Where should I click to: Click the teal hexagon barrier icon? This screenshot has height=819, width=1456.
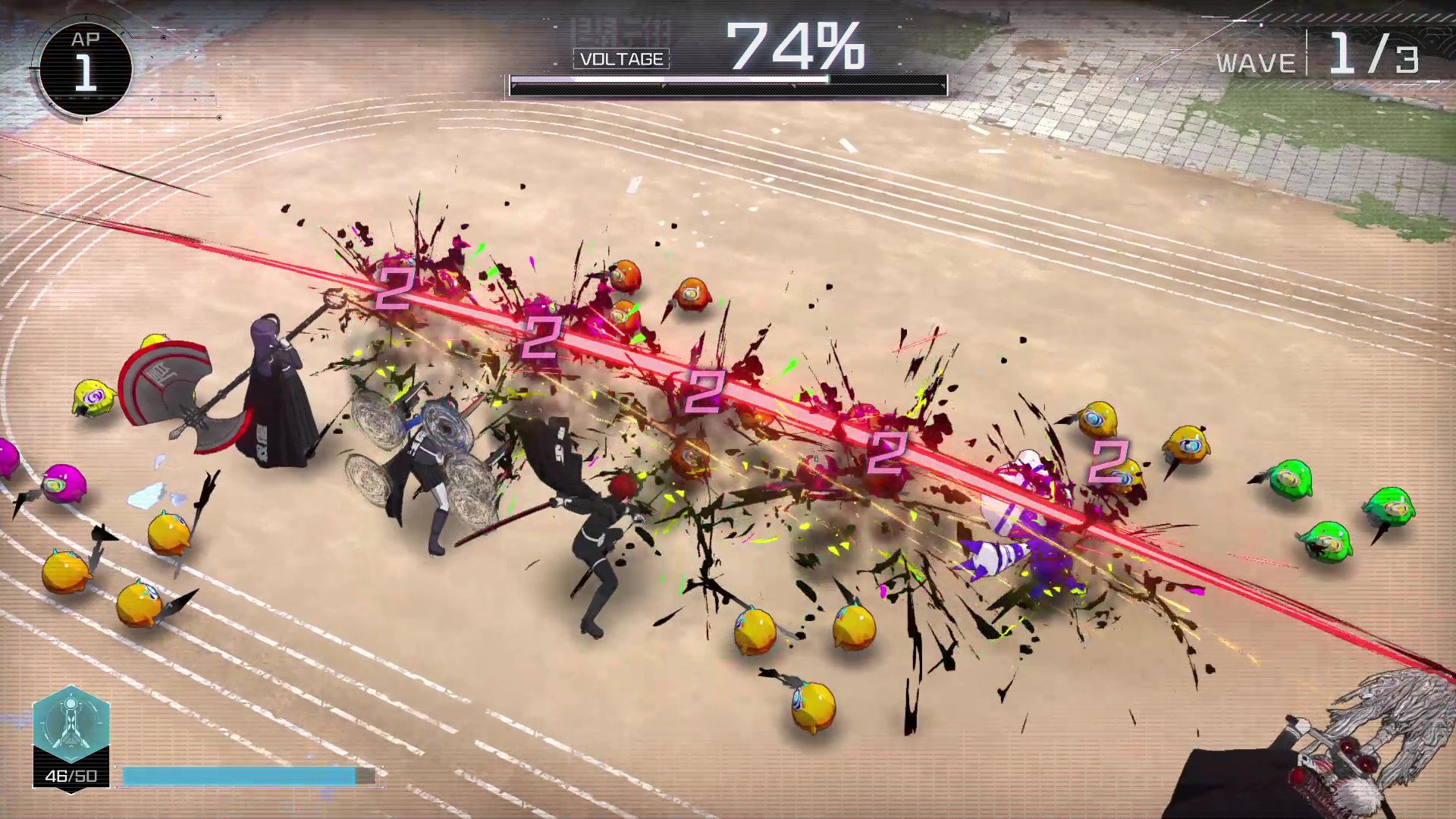click(x=71, y=724)
